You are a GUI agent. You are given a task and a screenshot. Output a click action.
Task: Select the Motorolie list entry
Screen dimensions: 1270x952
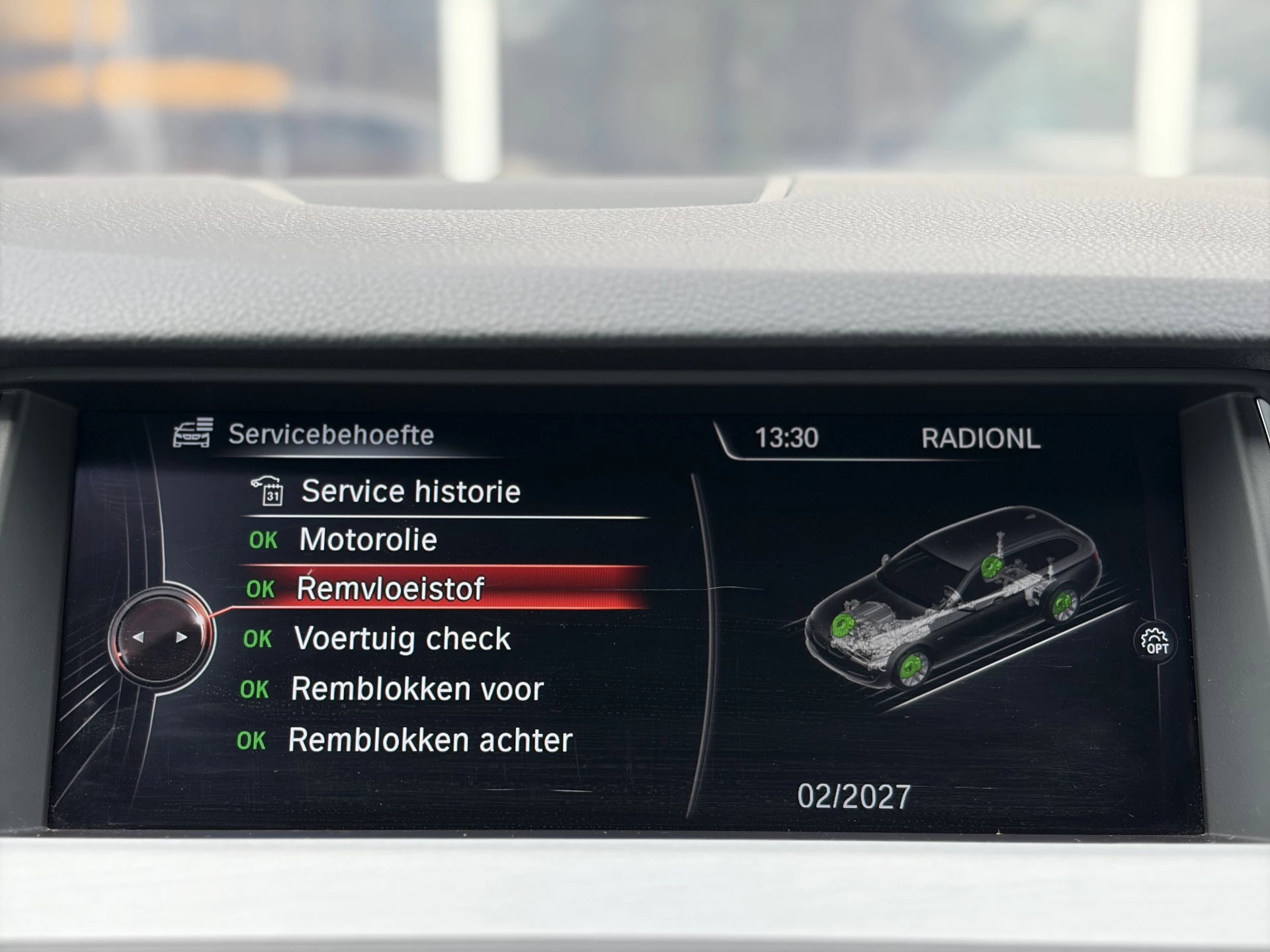point(368,539)
